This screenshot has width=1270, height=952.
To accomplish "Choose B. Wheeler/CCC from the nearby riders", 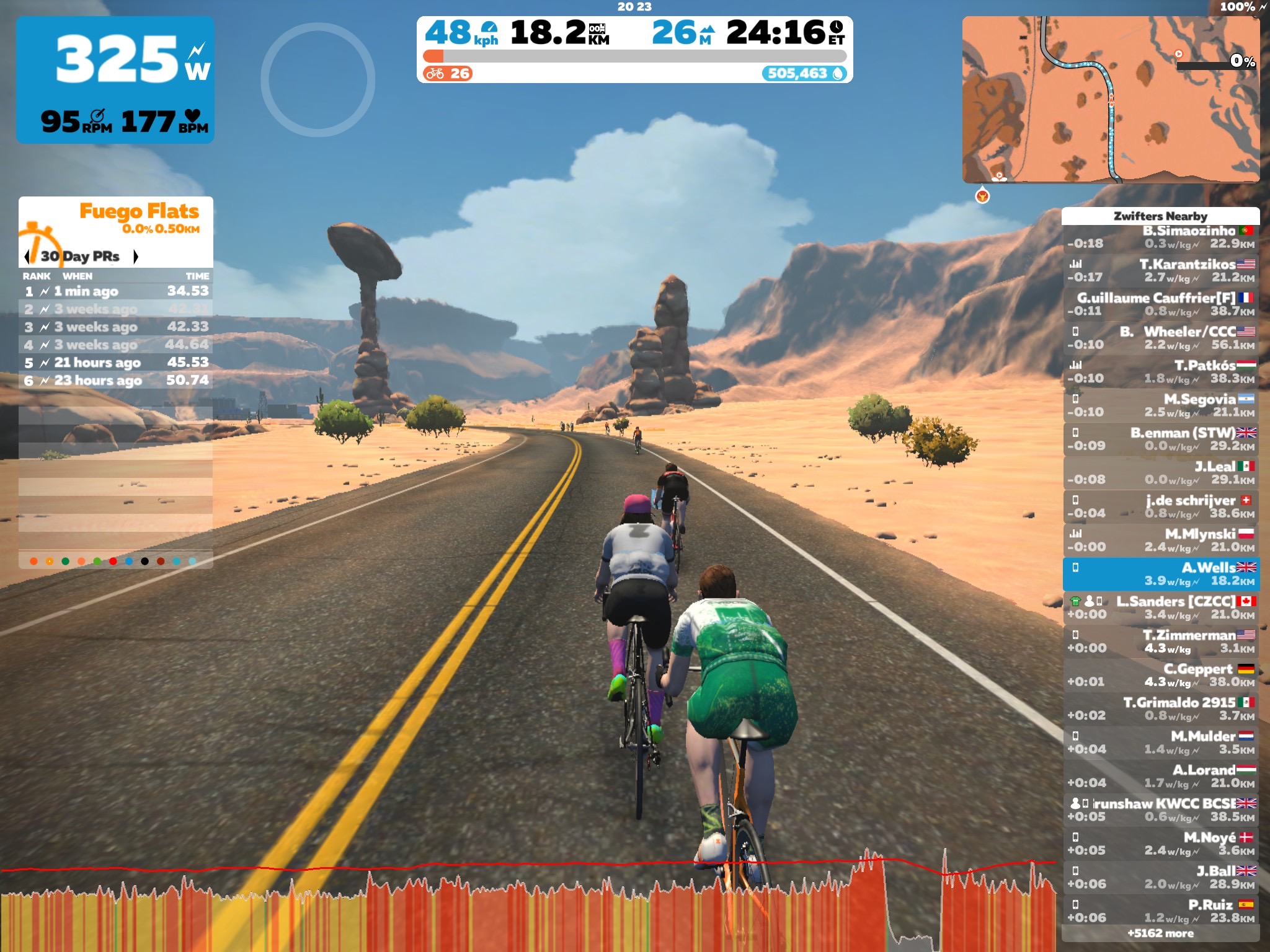I will click(1160, 338).
